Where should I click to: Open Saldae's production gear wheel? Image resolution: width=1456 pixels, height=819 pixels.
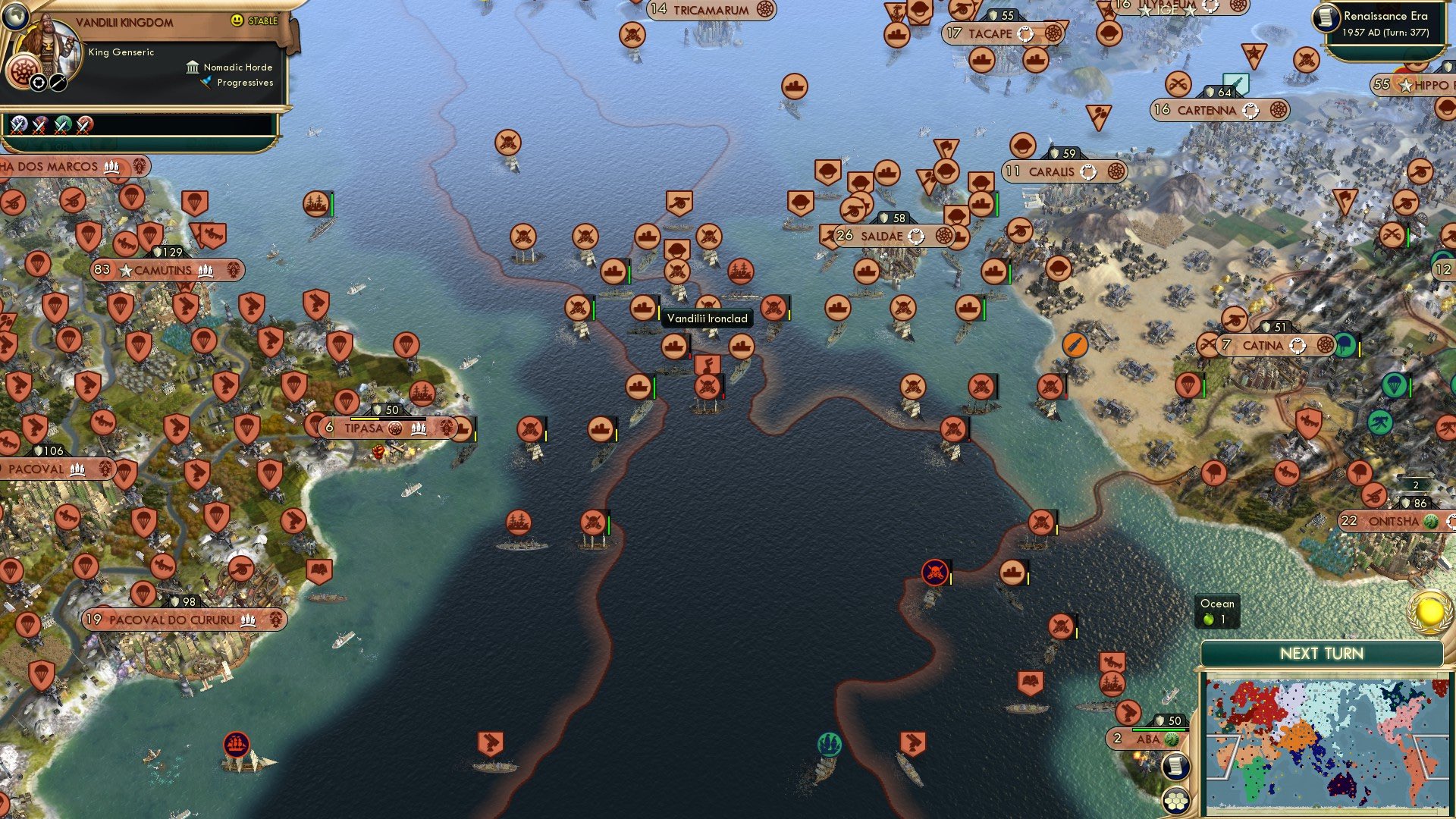pos(943,236)
